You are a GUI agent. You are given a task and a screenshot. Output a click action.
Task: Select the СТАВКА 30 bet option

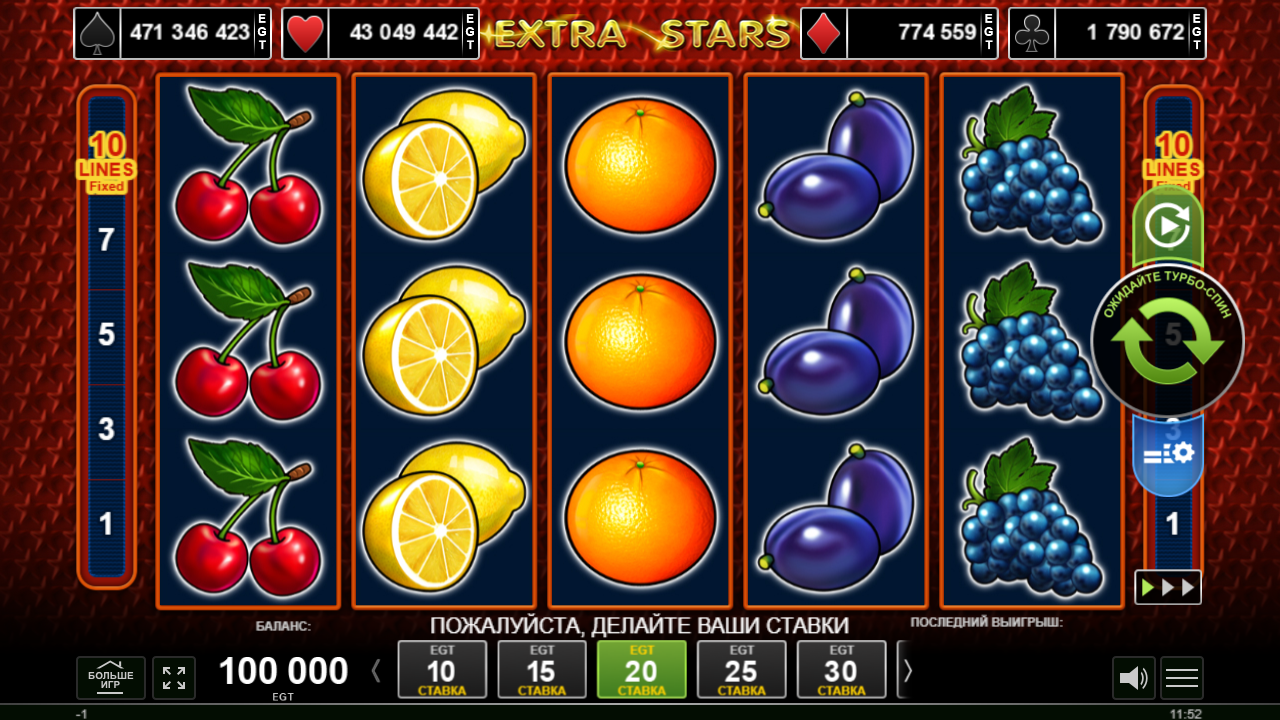click(x=842, y=669)
